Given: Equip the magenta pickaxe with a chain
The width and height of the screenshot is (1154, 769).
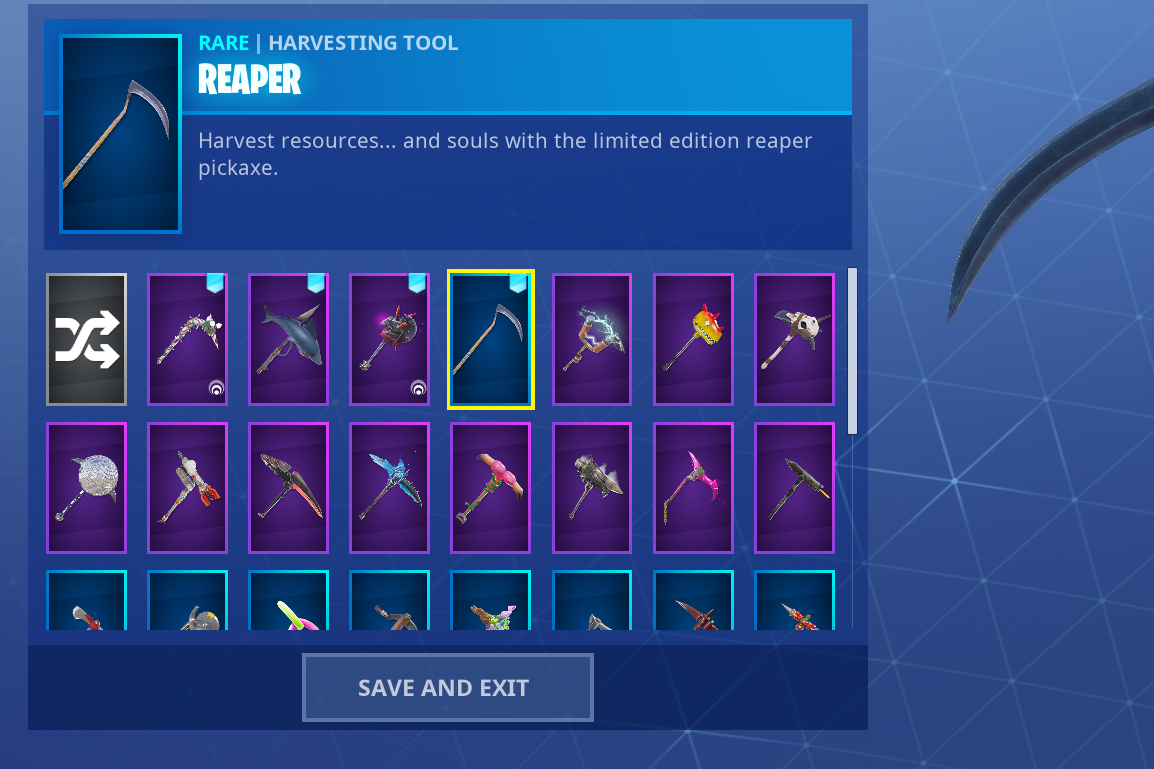Looking at the screenshot, I should coord(693,488).
